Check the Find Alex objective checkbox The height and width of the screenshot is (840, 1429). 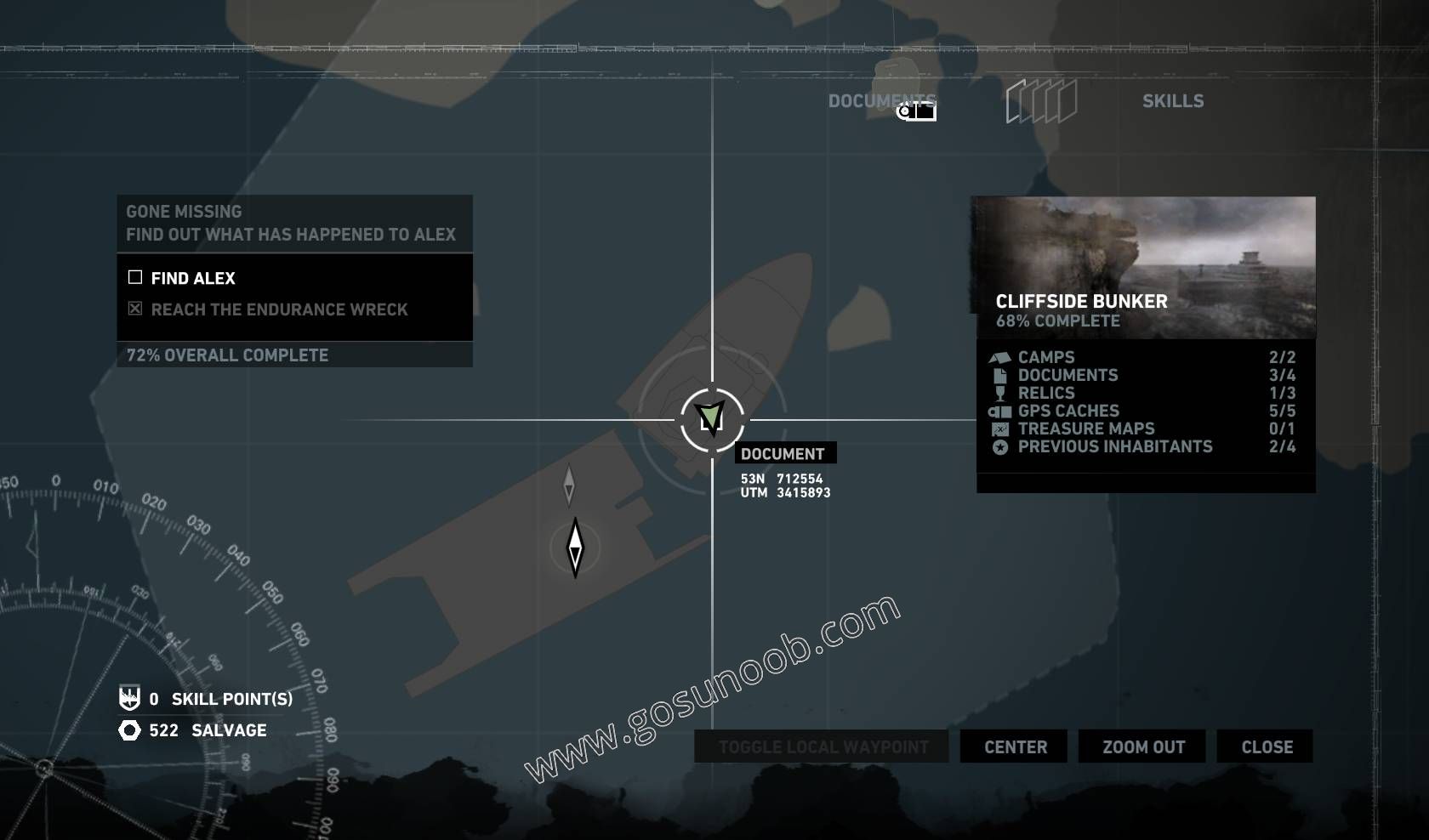[x=134, y=277]
